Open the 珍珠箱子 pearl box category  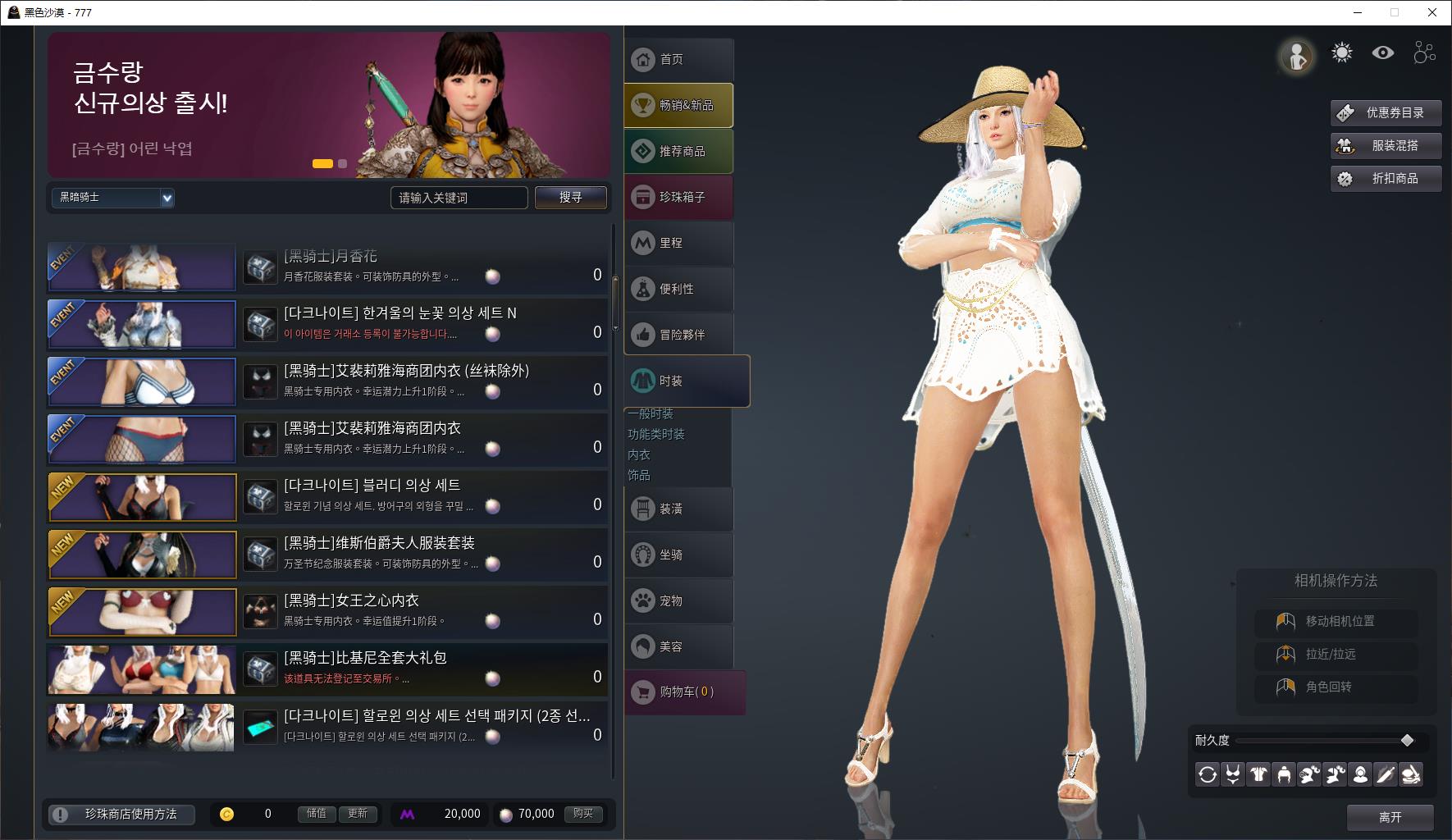coord(678,198)
